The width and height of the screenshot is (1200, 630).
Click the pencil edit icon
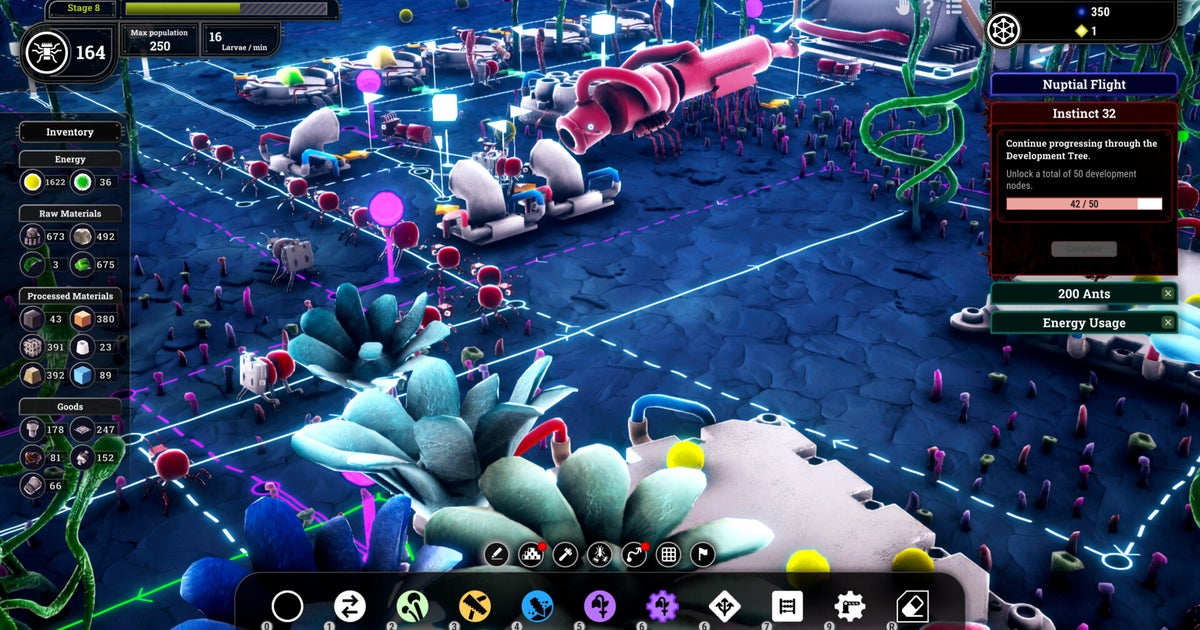(x=497, y=554)
